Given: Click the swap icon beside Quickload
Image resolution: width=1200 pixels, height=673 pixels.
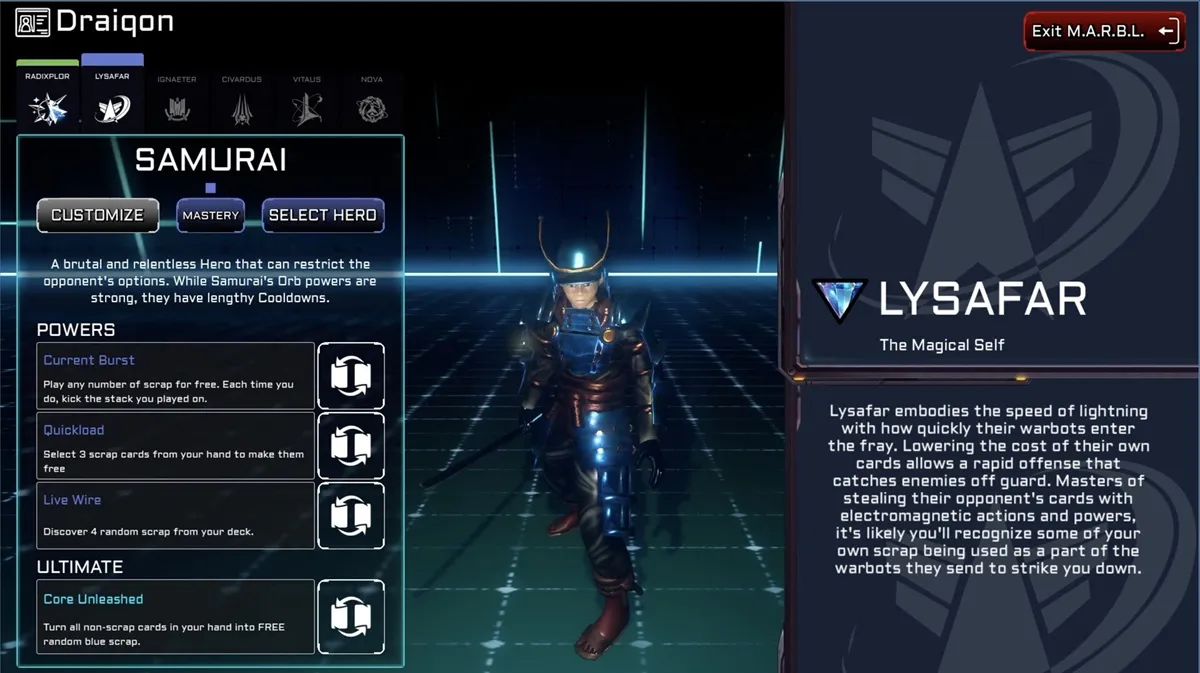Looking at the screenshot, I should tap(350, 446).
